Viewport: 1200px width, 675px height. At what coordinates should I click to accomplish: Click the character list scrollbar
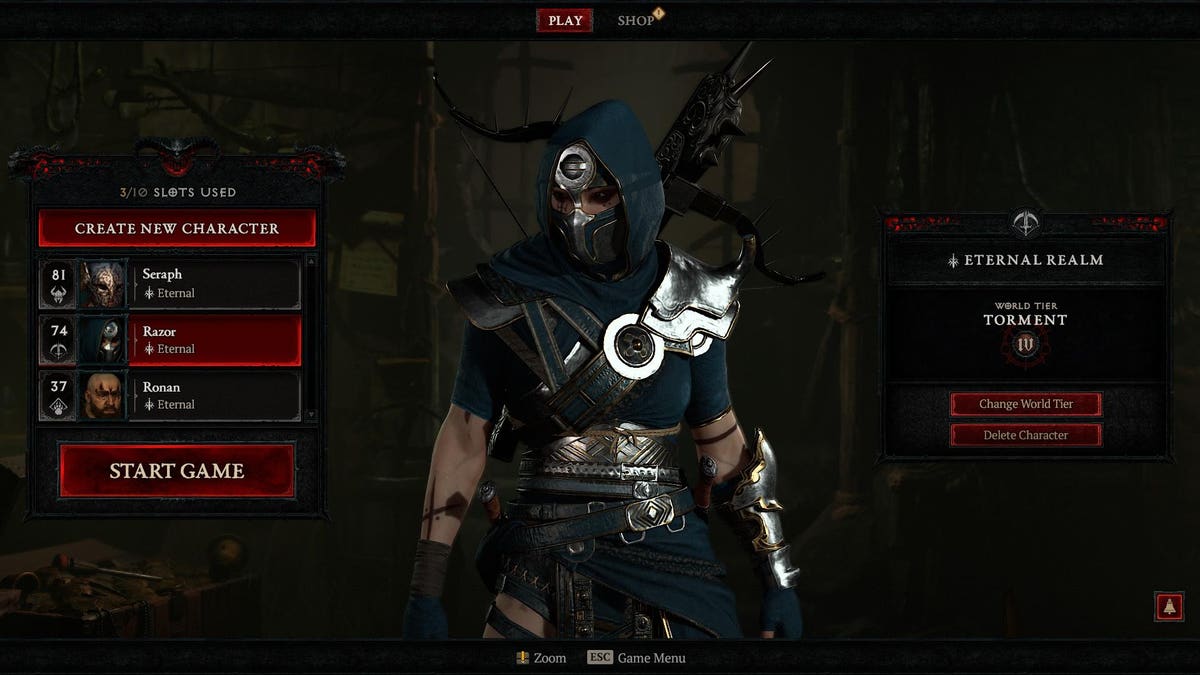[x=310, y=338]
